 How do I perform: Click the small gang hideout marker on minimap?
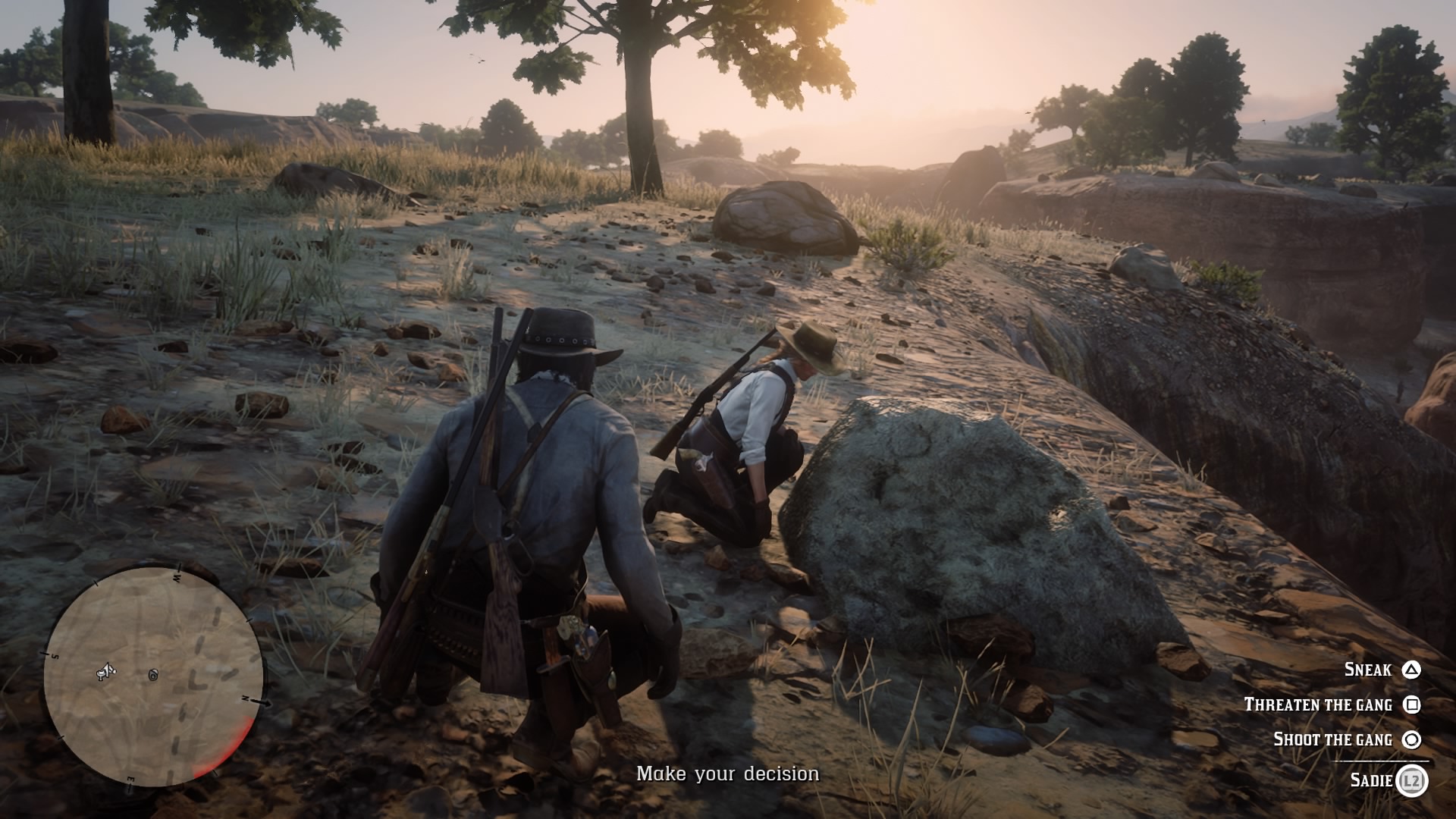pyautogui.click(x=152, y=676)
